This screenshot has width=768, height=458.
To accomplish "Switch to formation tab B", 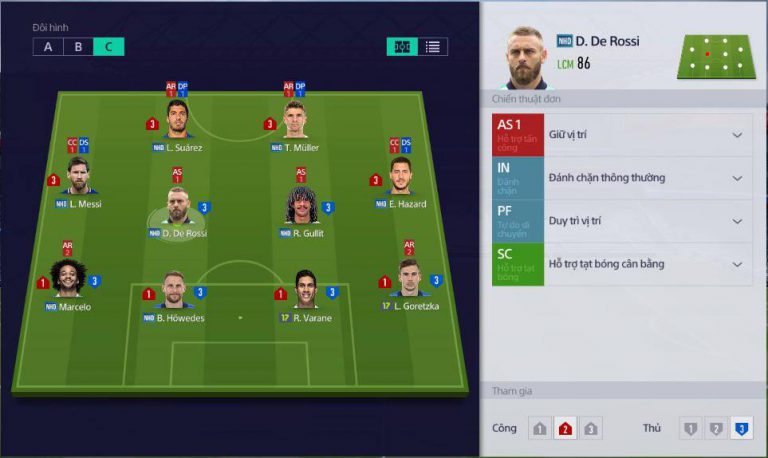I will pyautogui.click(x=78, y=46).
